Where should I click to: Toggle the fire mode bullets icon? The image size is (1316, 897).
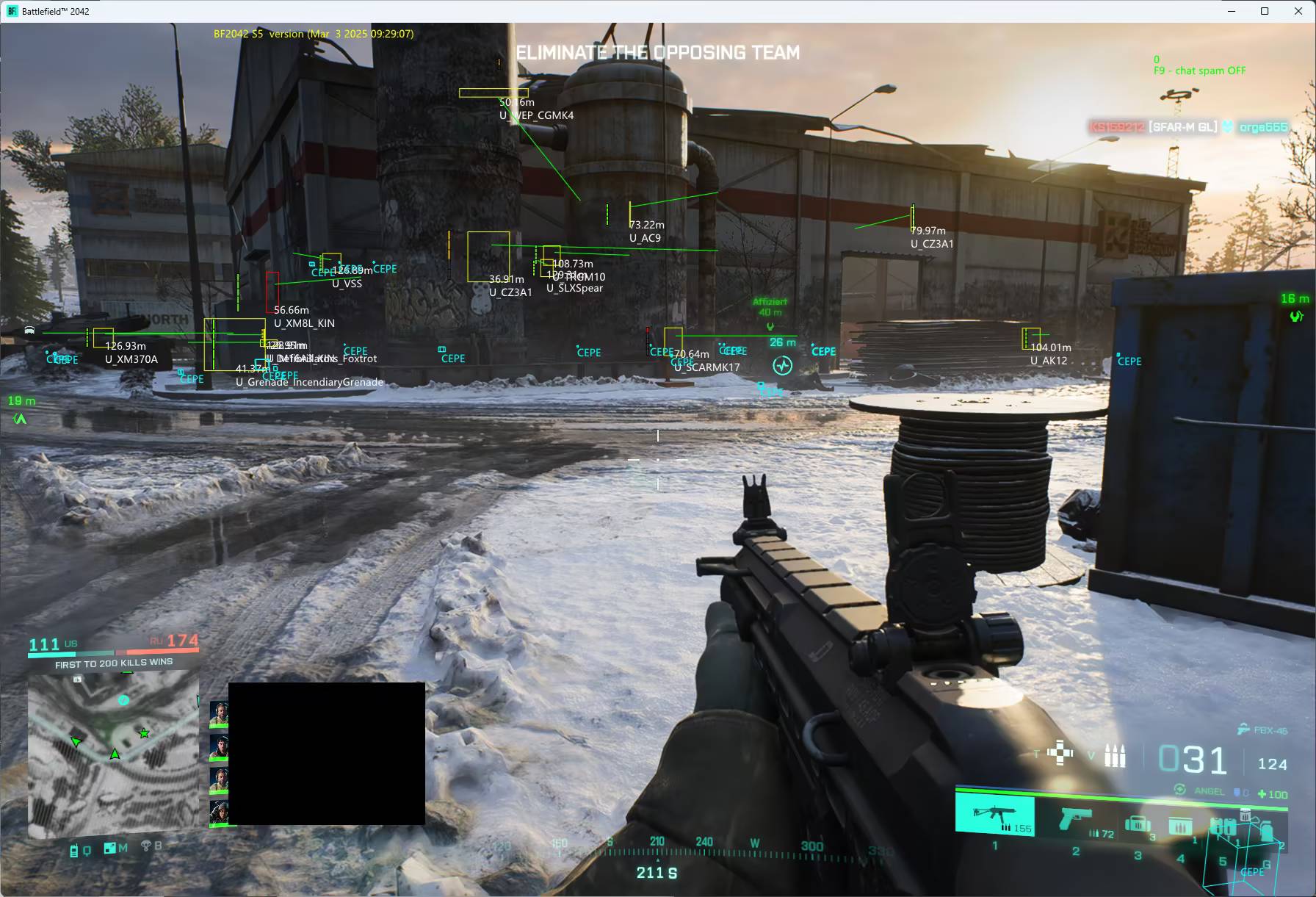[x=1115, y=757]
